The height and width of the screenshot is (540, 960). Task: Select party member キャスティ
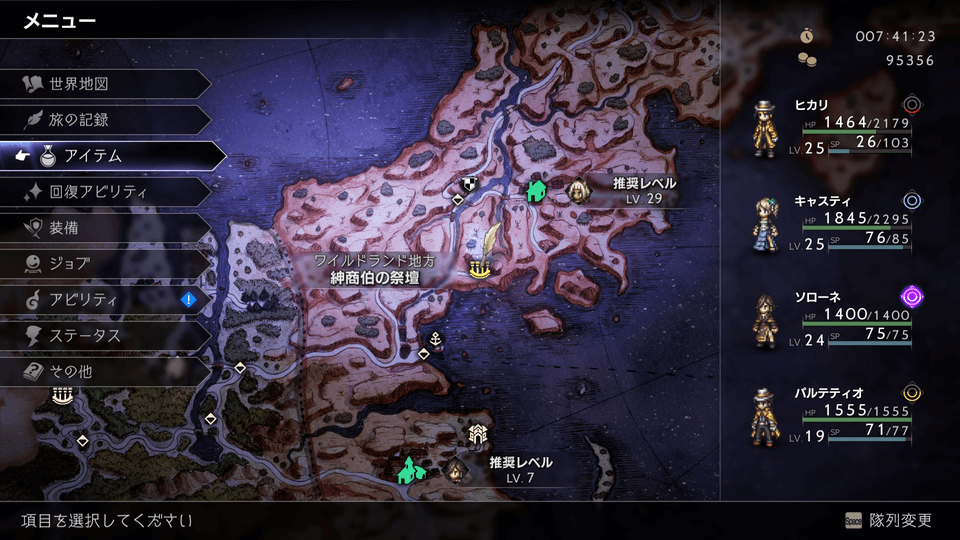[840, 223]
